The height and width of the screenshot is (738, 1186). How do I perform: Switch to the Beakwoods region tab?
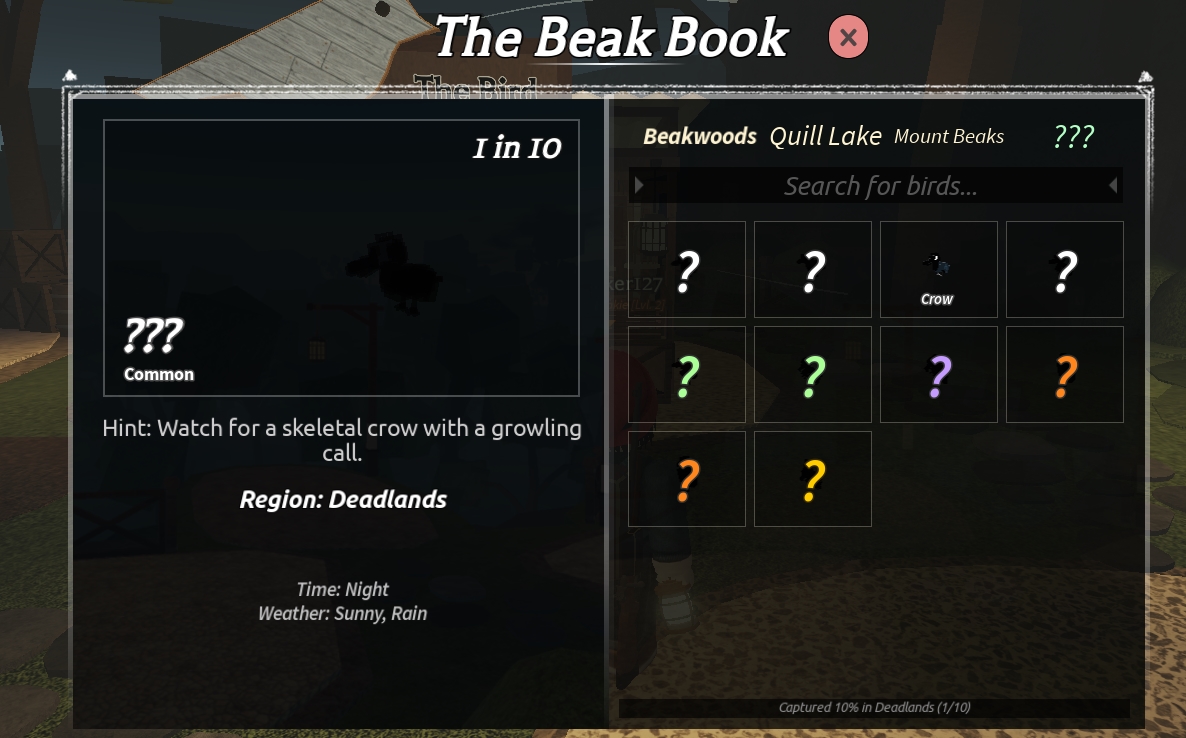(700, 137)
